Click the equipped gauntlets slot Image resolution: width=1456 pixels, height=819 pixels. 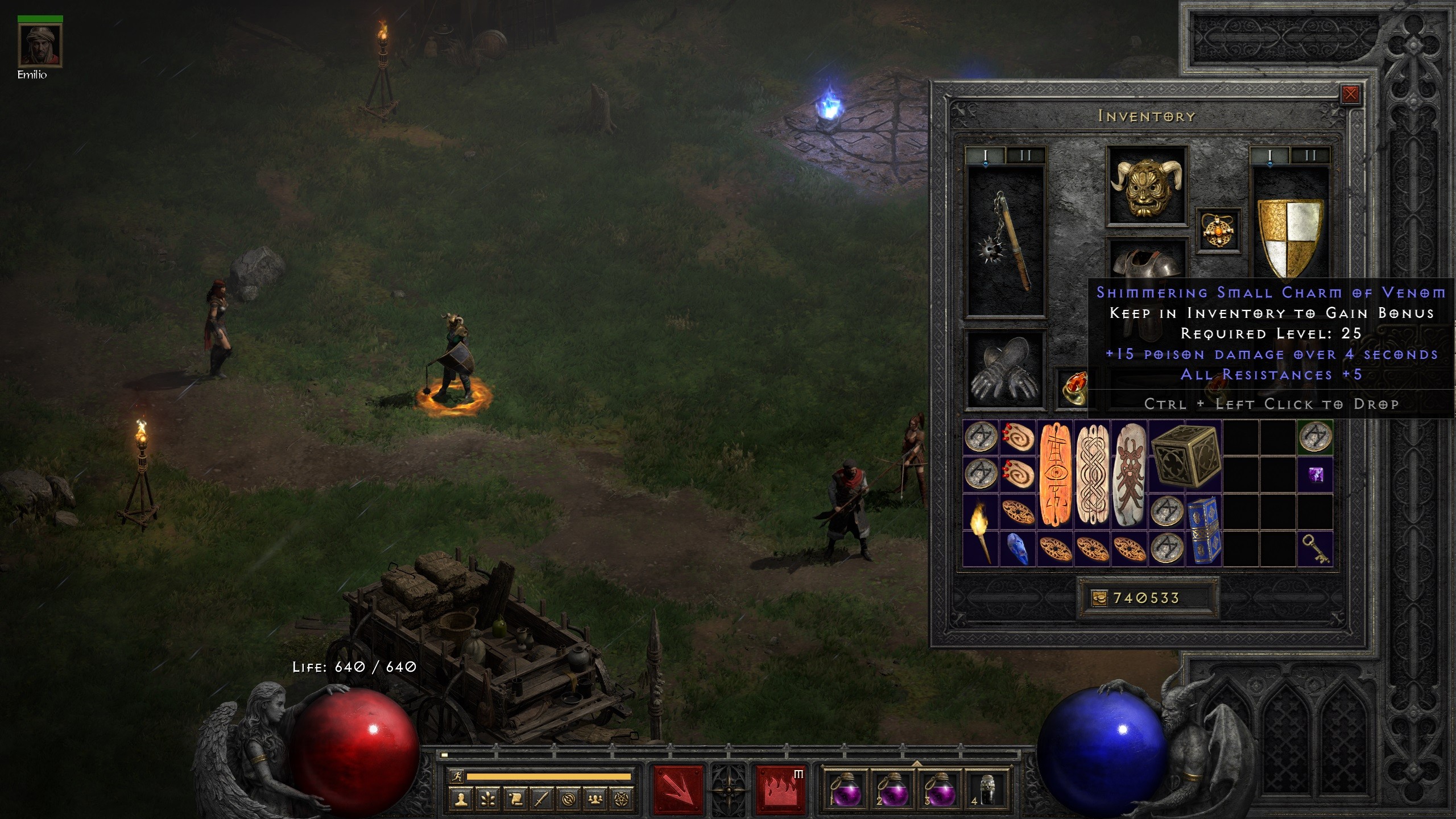pyautogui.click(x=1006, y=370)
